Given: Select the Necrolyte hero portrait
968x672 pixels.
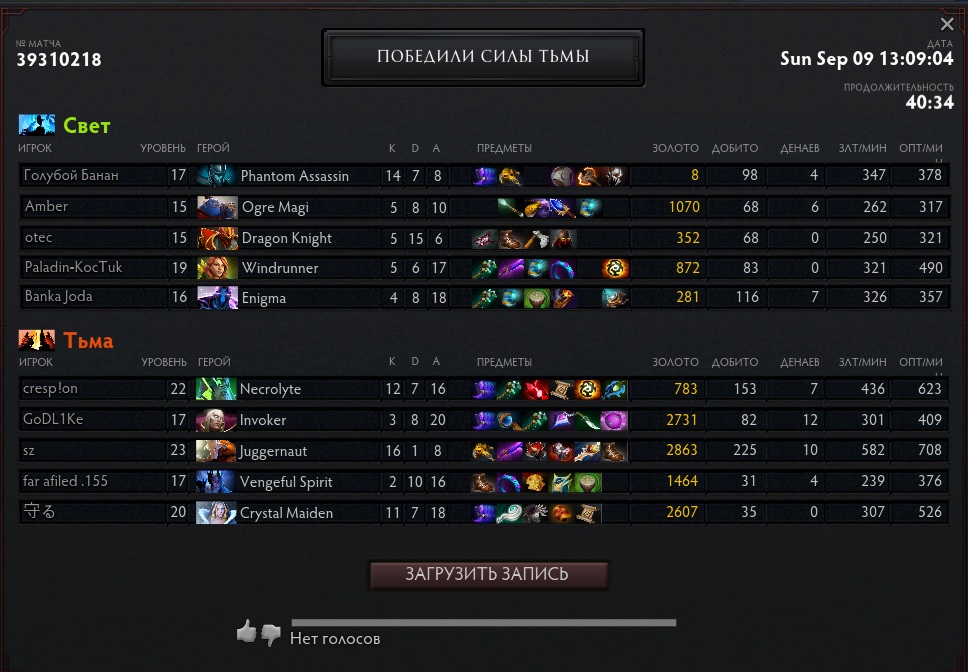Looking at the screenshot, I should tap(216, 389).
